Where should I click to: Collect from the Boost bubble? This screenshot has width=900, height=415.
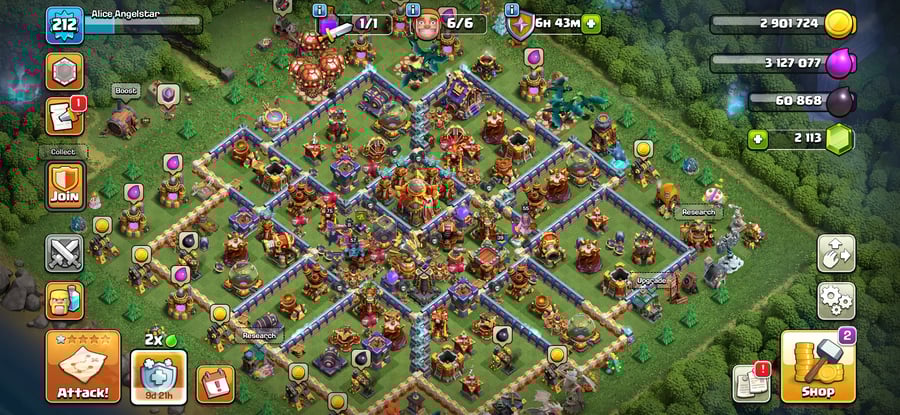pos(124,90)
